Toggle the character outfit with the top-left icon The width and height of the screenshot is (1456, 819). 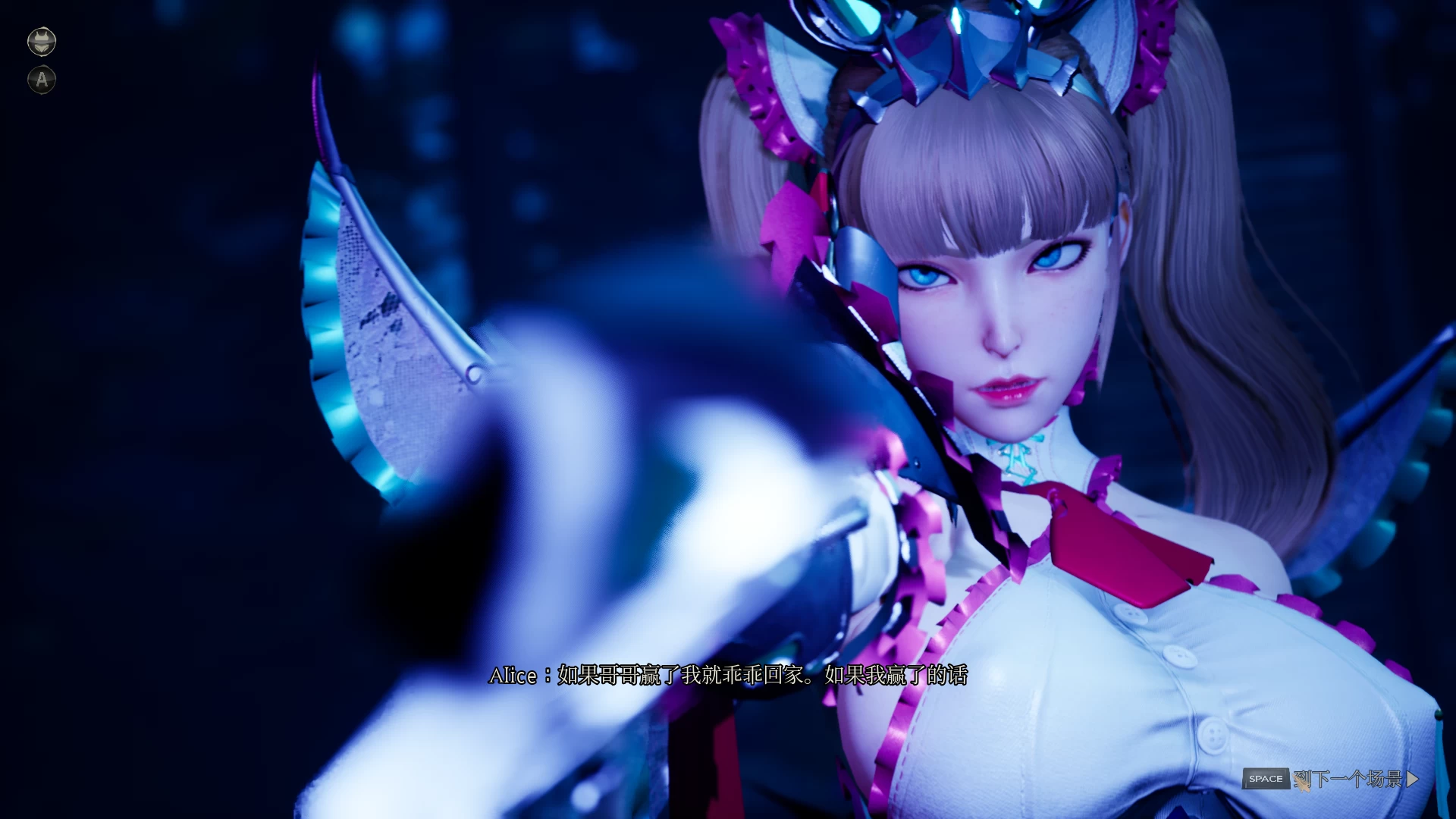coord(42,40)
